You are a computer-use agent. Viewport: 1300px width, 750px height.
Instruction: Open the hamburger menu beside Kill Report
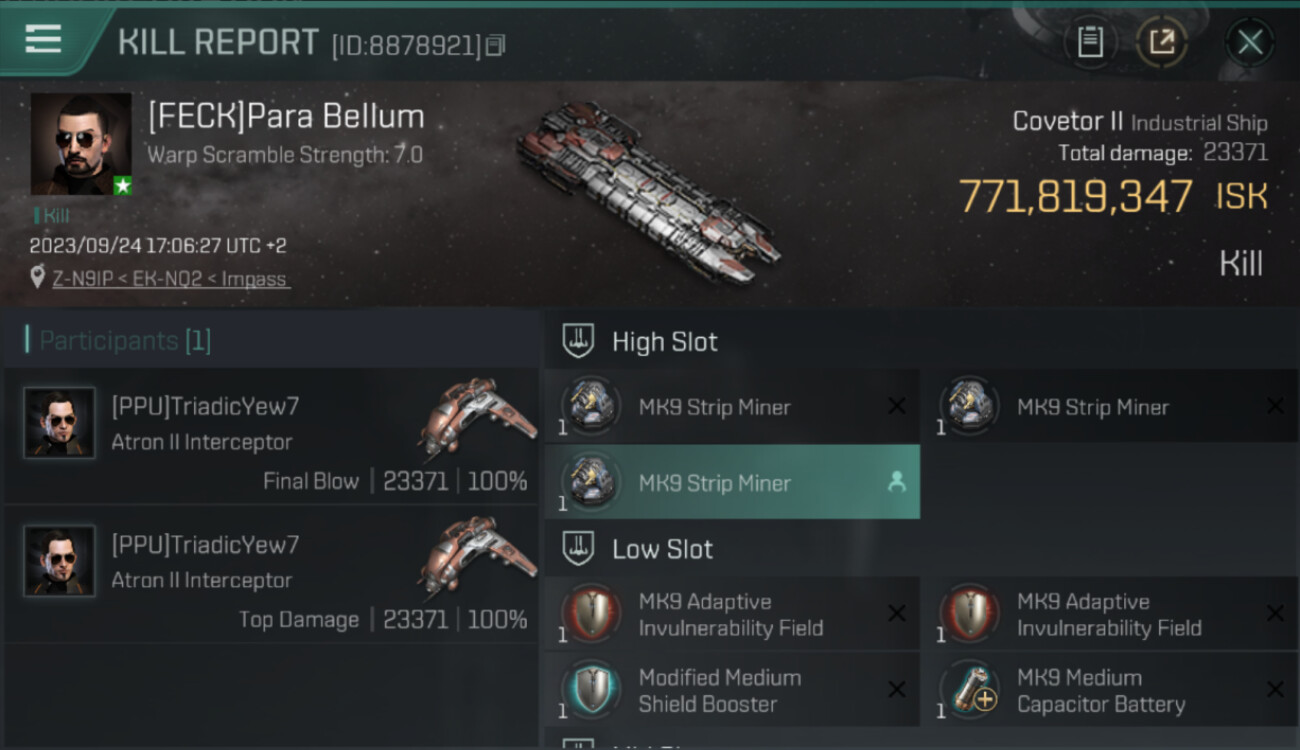(43, 40)
